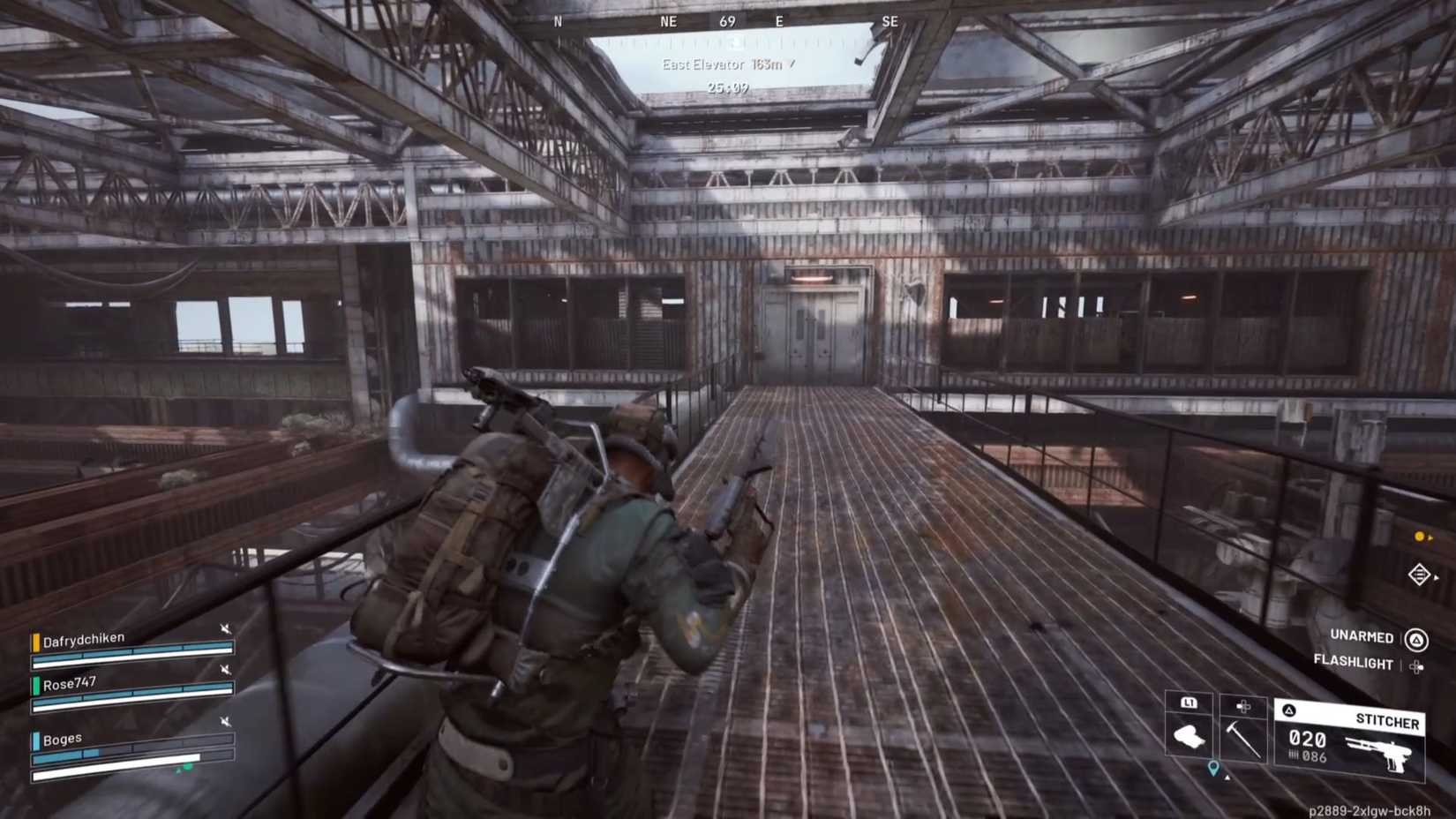Viewport: 1456px width, 819px height.
Task: Click the session code p2889-2xlgw-bck8h
Action: (1370, 809)
